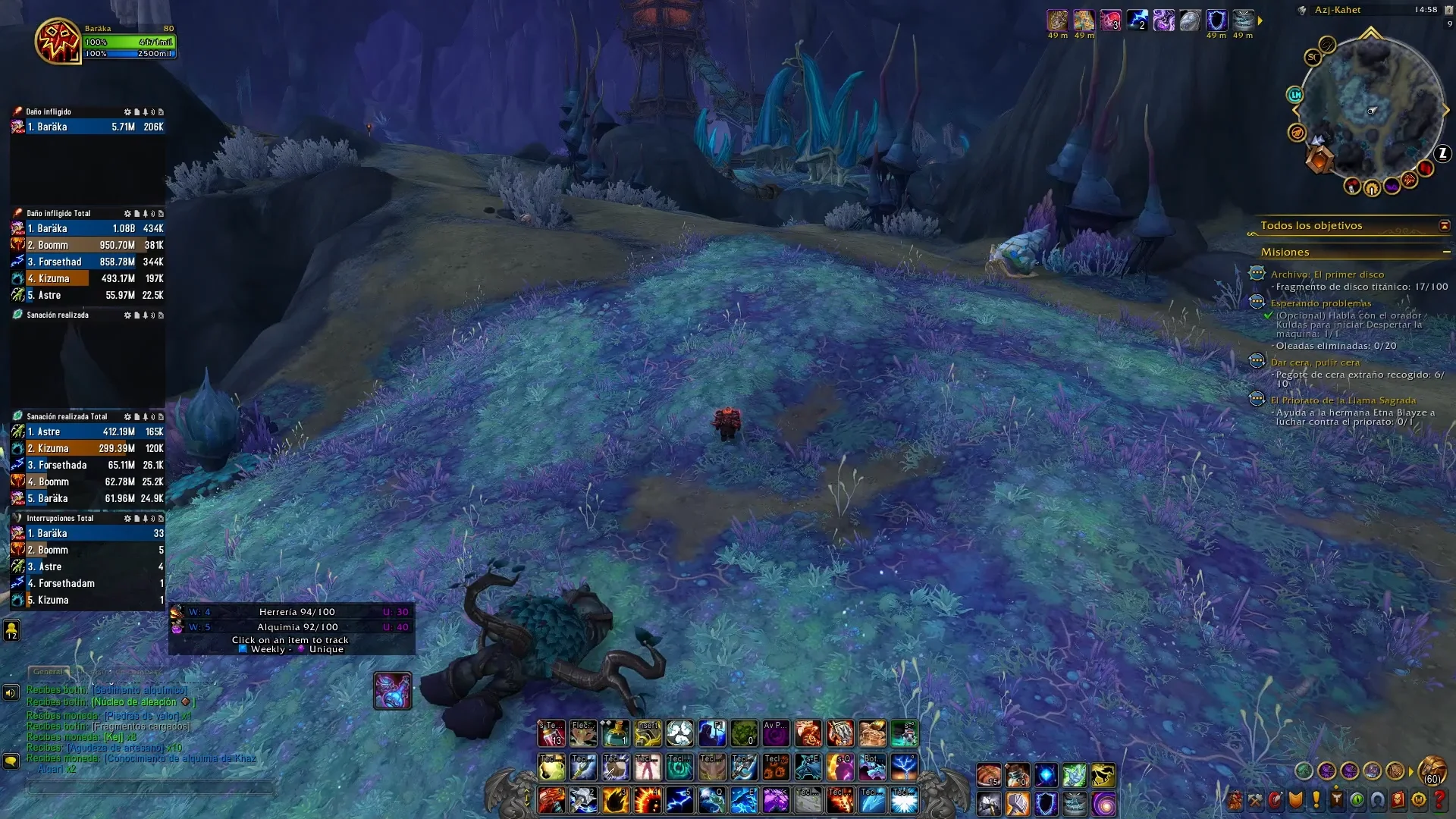The height and width of the screenshot is (819, 1456).
Task: Activate the purple spiral vortex ability
Action: click(1103, 802)
